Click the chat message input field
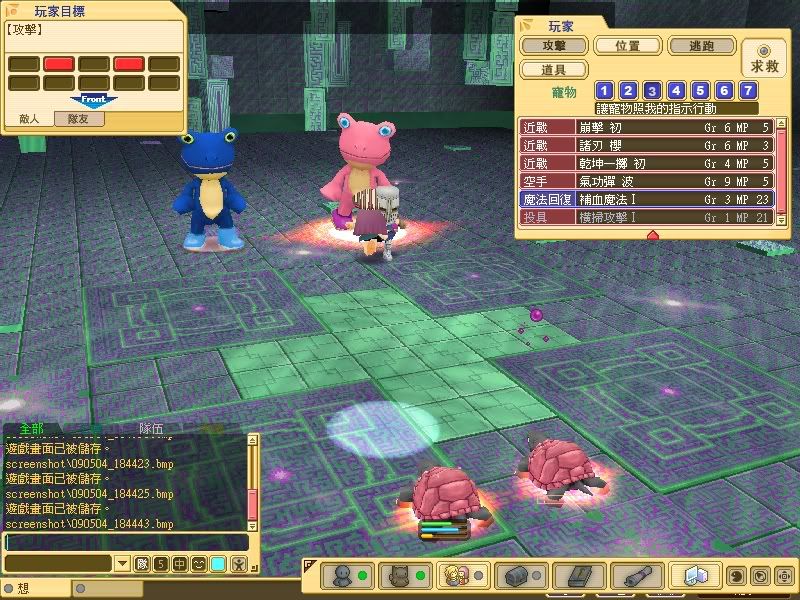Screen dimensions: 800x600 (125, 542)
